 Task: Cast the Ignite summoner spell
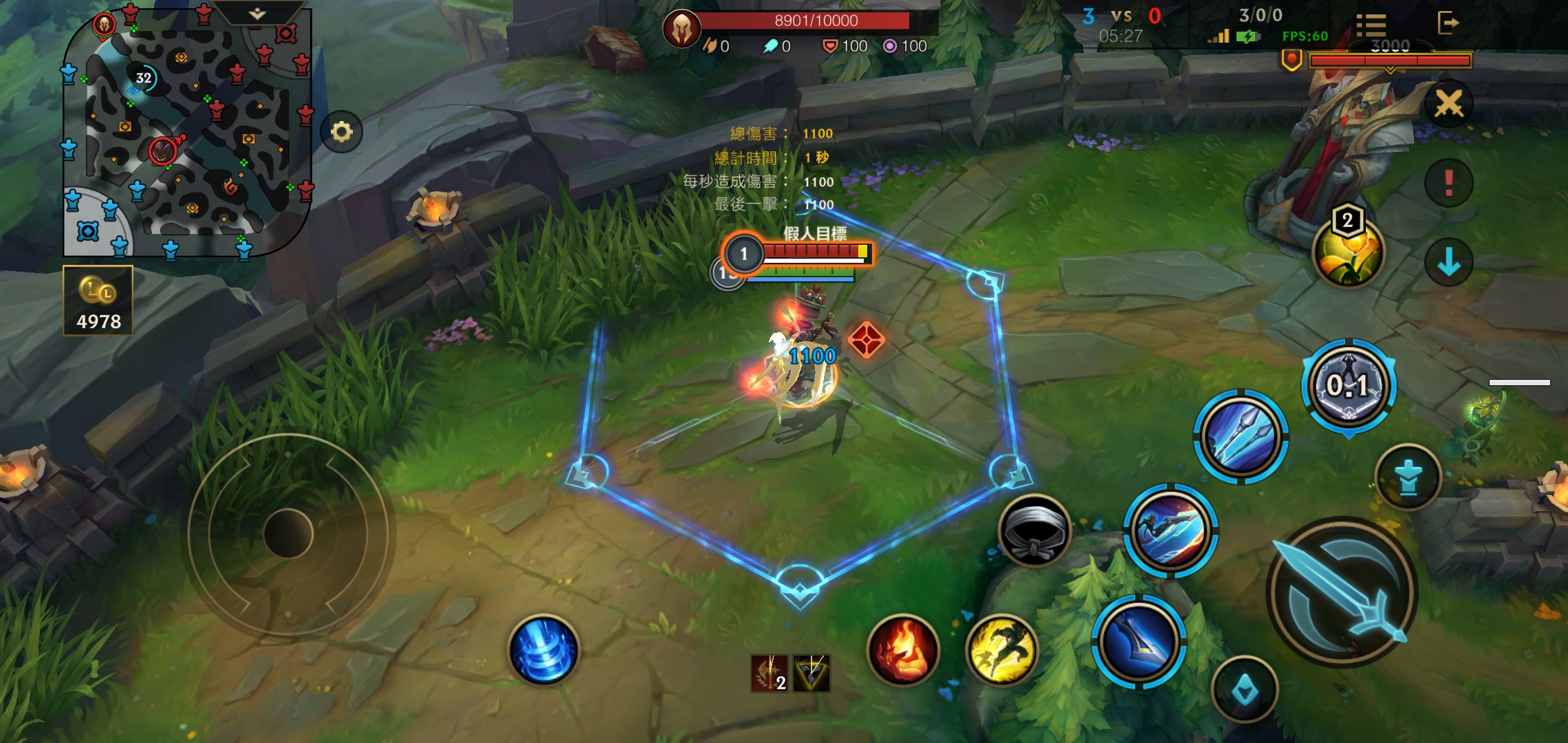point(903,650)
